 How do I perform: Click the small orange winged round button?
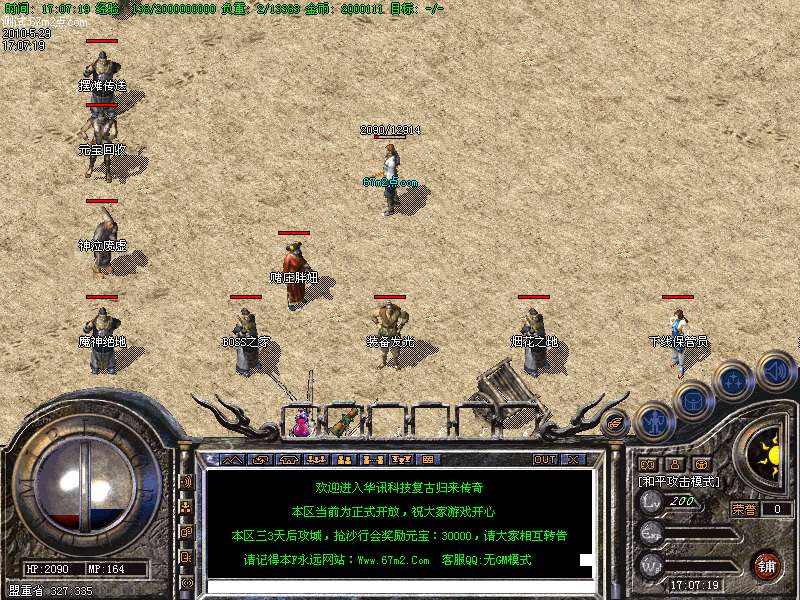tap(615, 424)
